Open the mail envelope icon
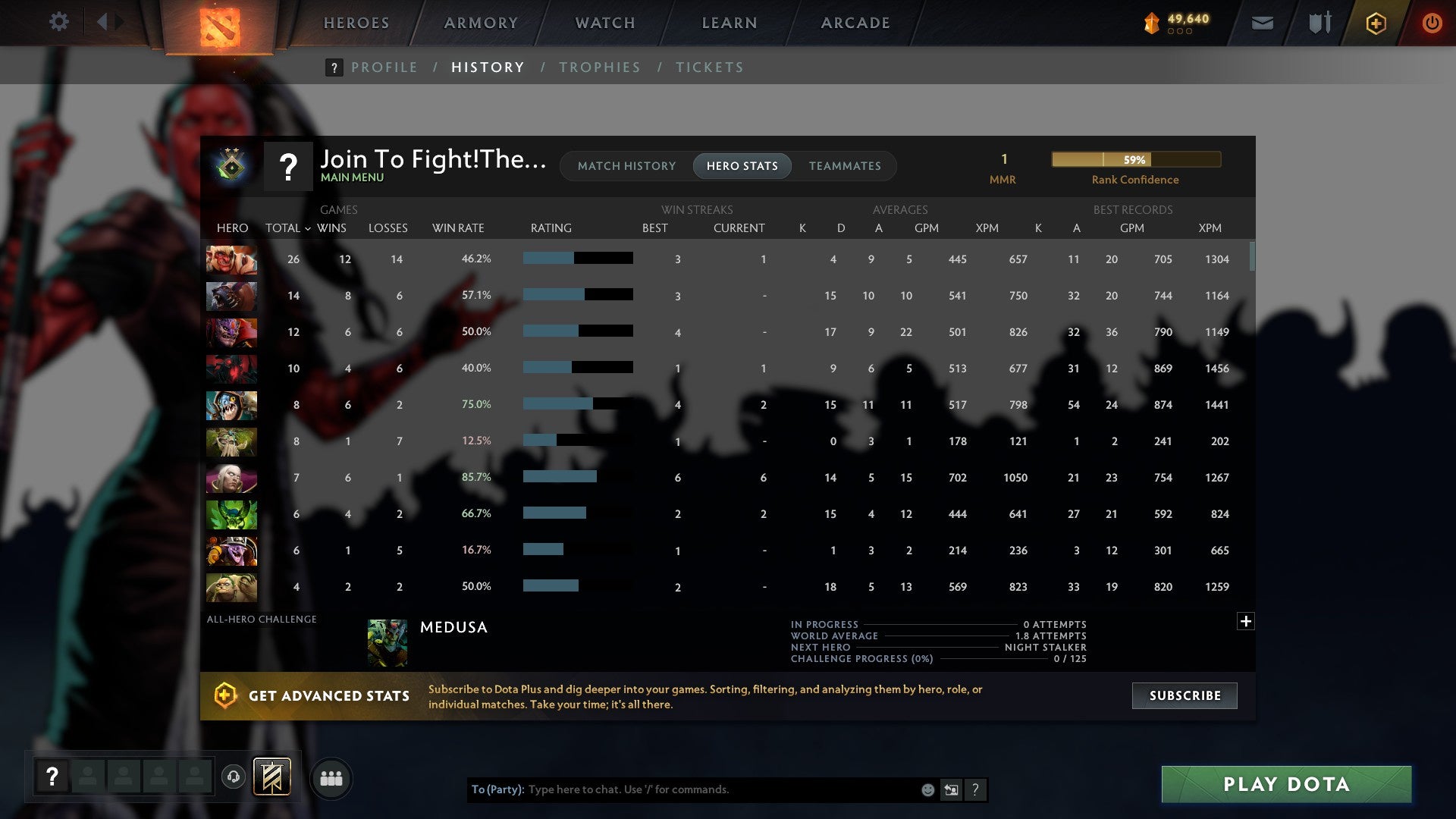Screen dimensions: 1456x819 point(1261,23)
